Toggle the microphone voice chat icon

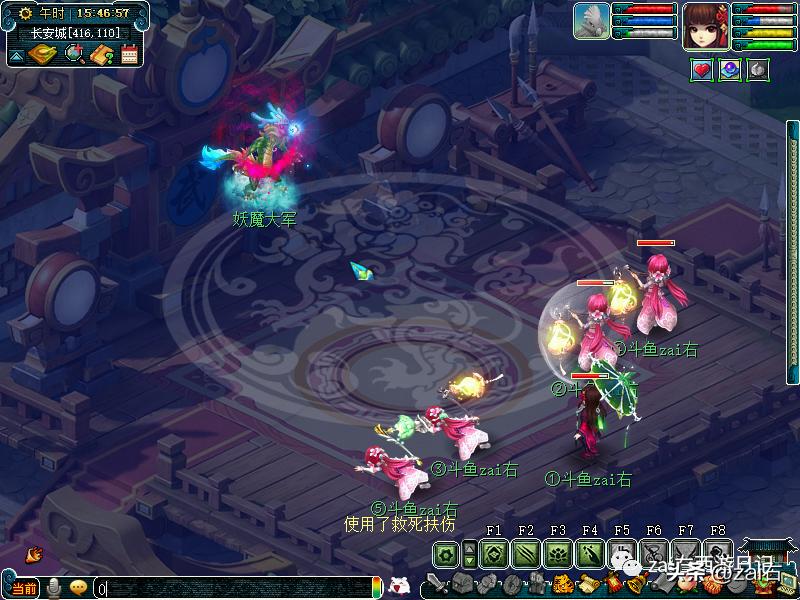[x=52, y=588]
